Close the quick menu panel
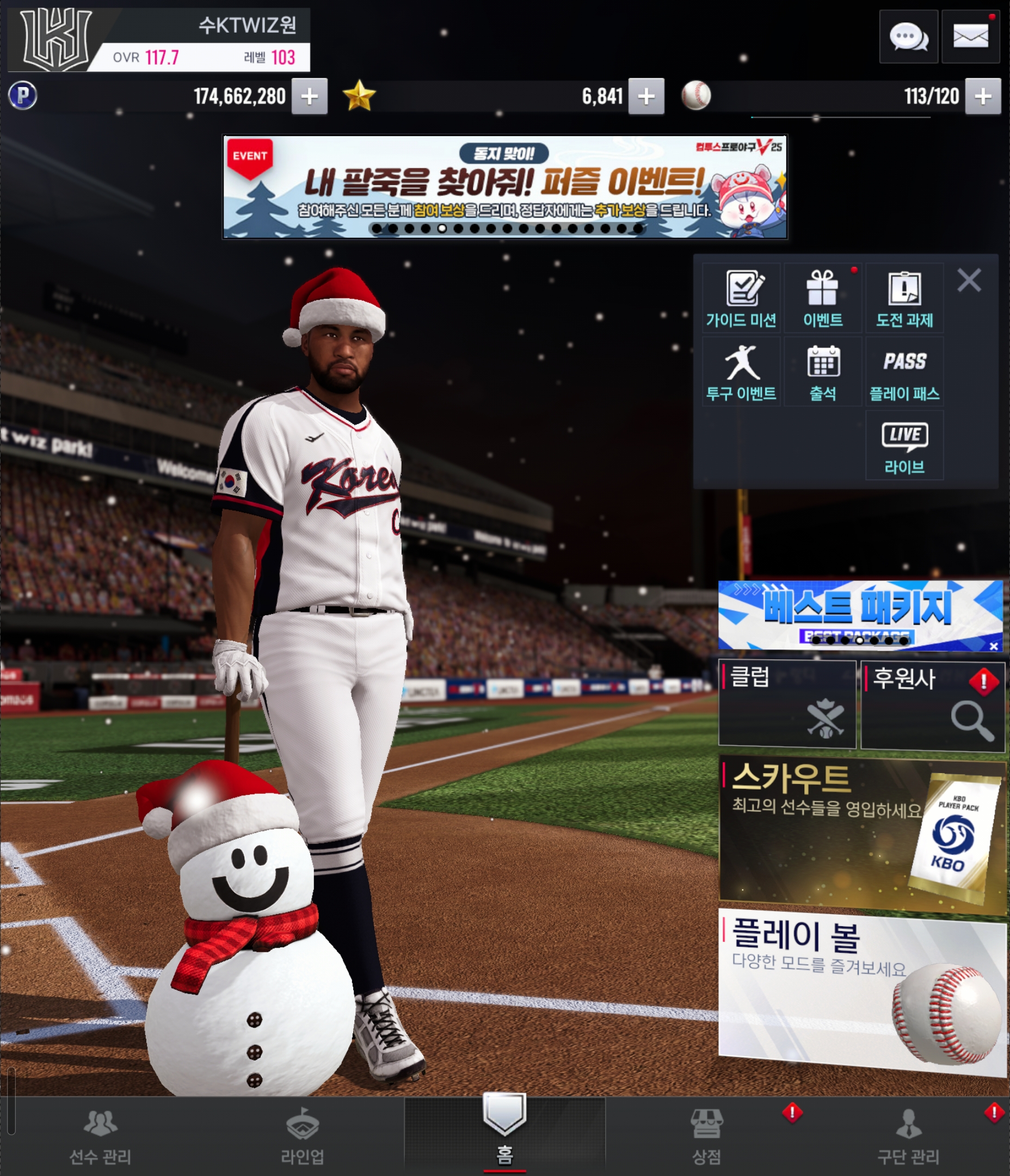1010x1176 pixels. pos(969,280)
